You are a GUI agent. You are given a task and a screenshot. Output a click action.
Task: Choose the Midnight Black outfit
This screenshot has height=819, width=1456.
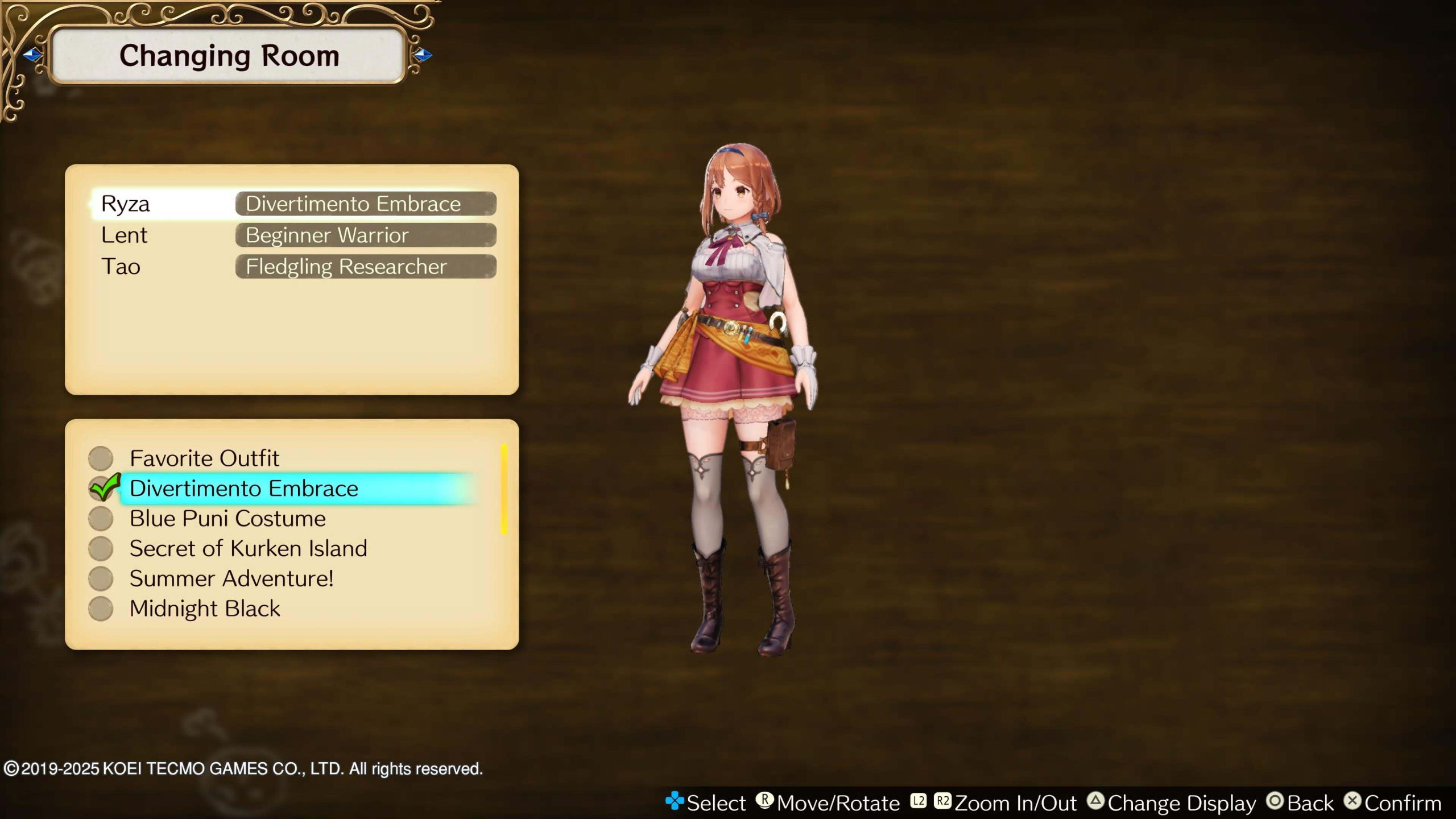coord(205,608)
